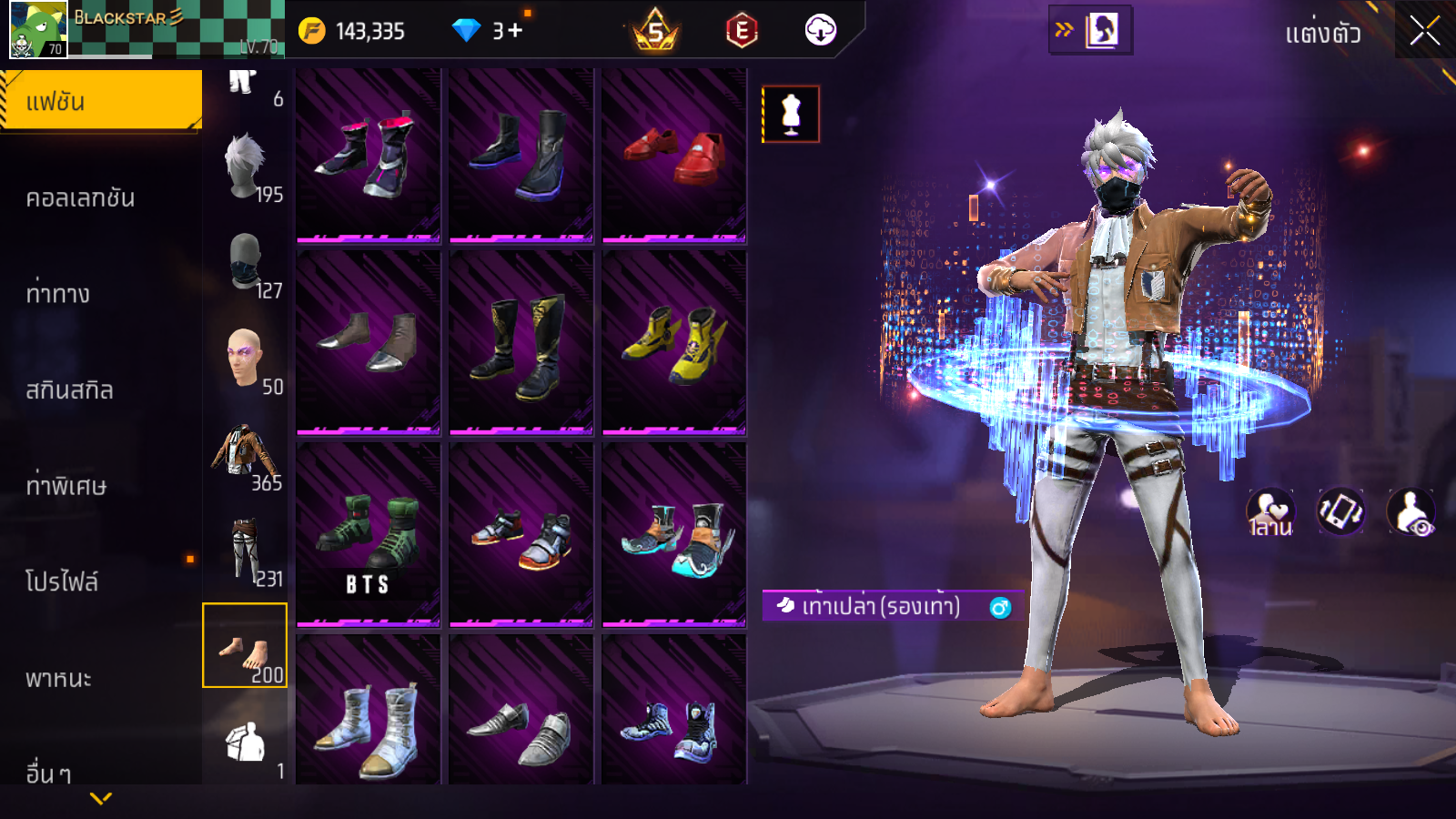The height and width of the screenshot is (819, 1456).
Task: Select the pants bottoms category
Action: tap(246, 551)
